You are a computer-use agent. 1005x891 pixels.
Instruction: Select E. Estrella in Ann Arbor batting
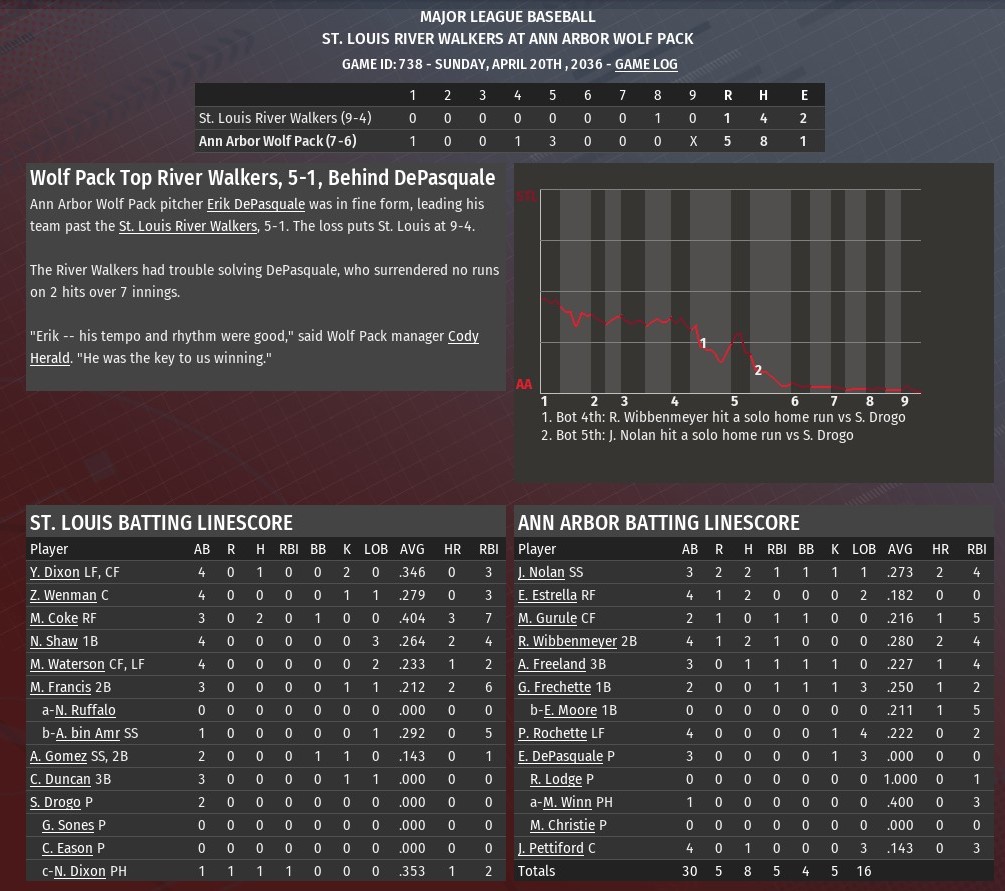pyautogui.click(x=547, y=595)
